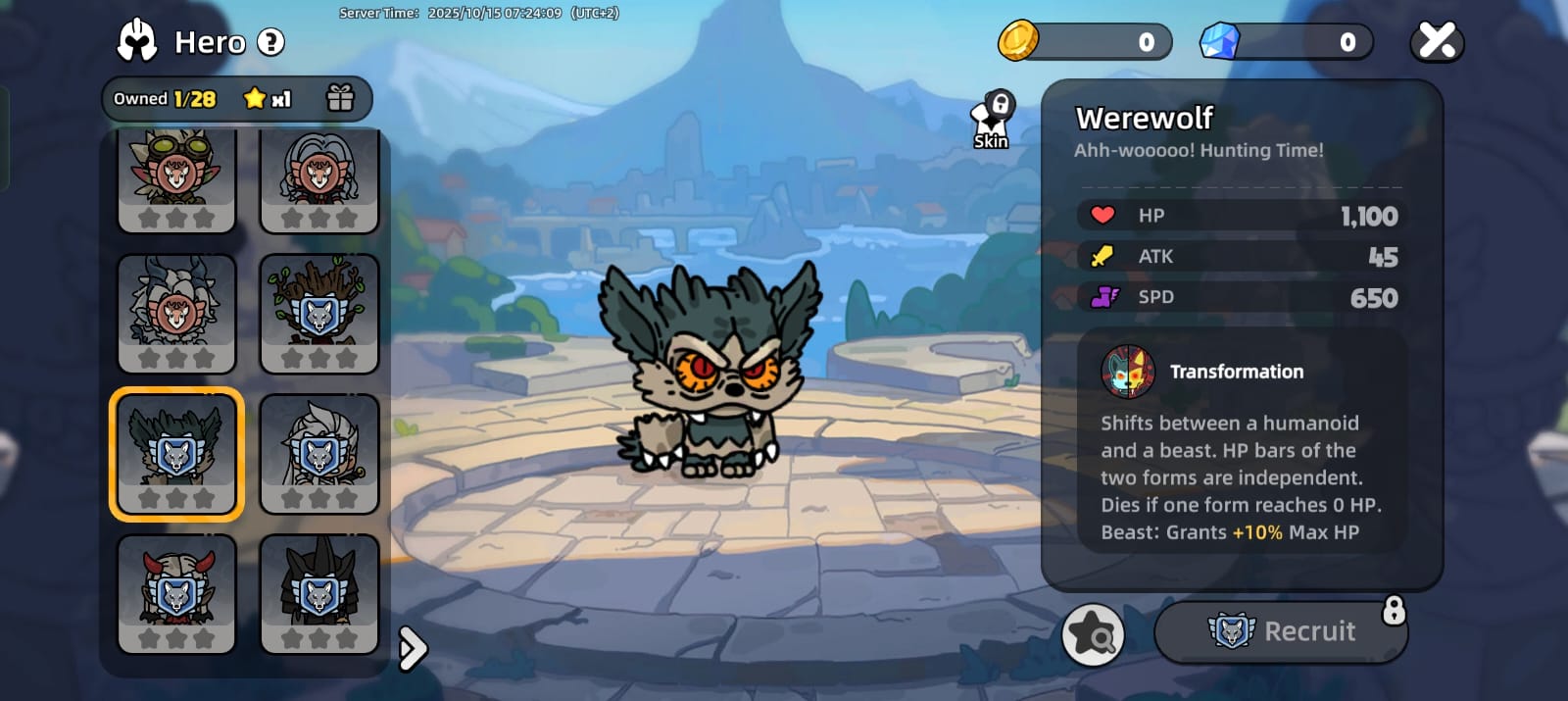Viewport: 1568px width, 701px height.
Task: Expand the hero list with the arrow
Action: 413,647
